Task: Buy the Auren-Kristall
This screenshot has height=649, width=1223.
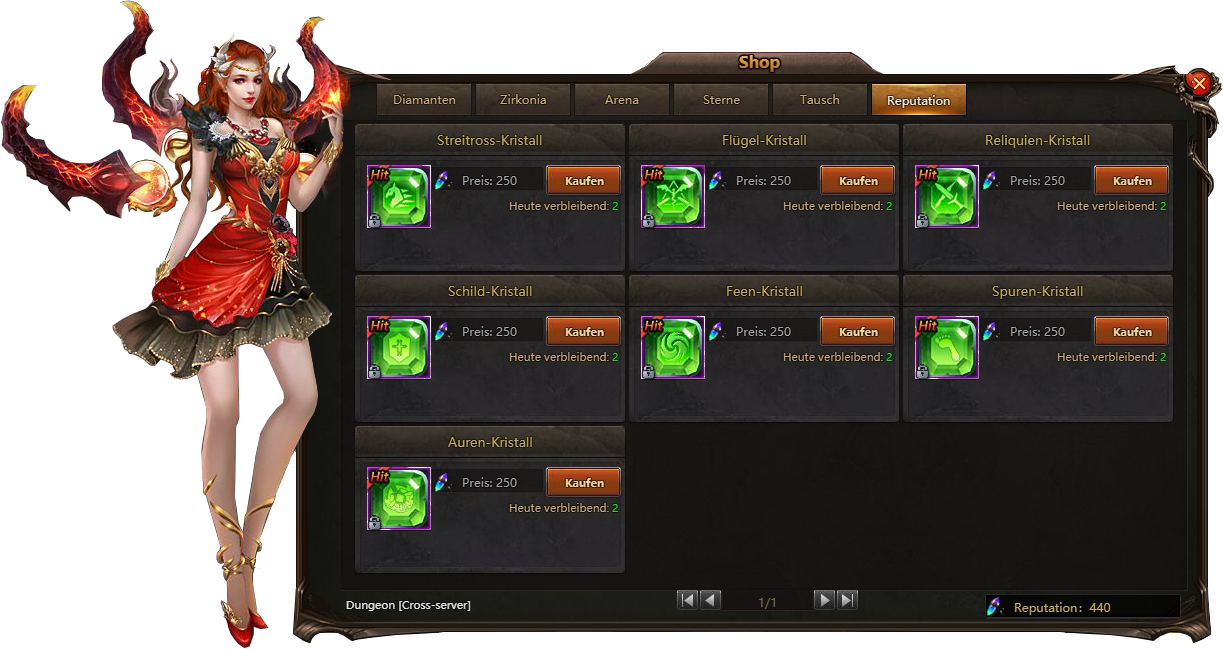Action: point(584,483)
